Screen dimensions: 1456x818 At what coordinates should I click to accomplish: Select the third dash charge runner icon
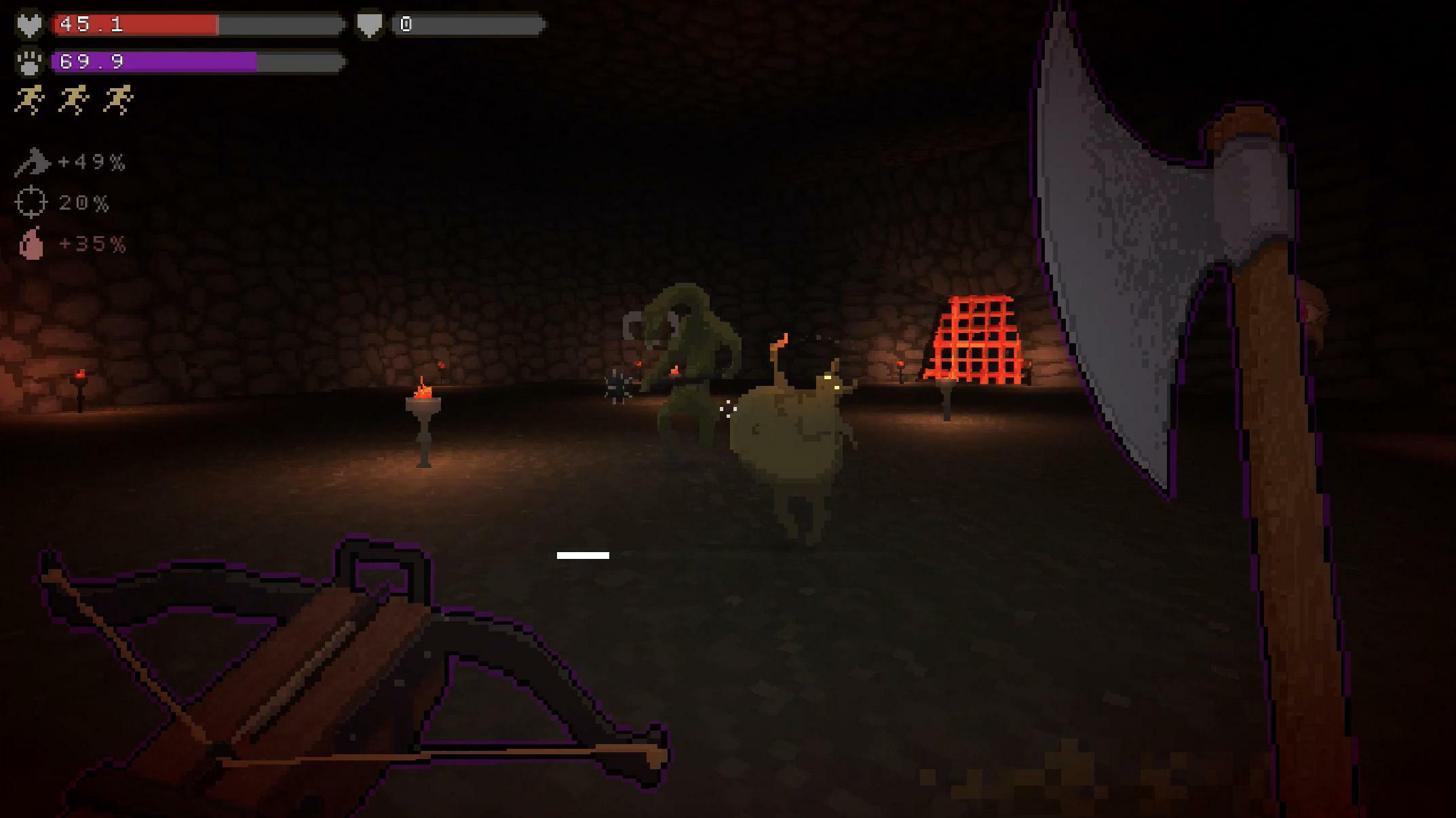pos(119,100)
